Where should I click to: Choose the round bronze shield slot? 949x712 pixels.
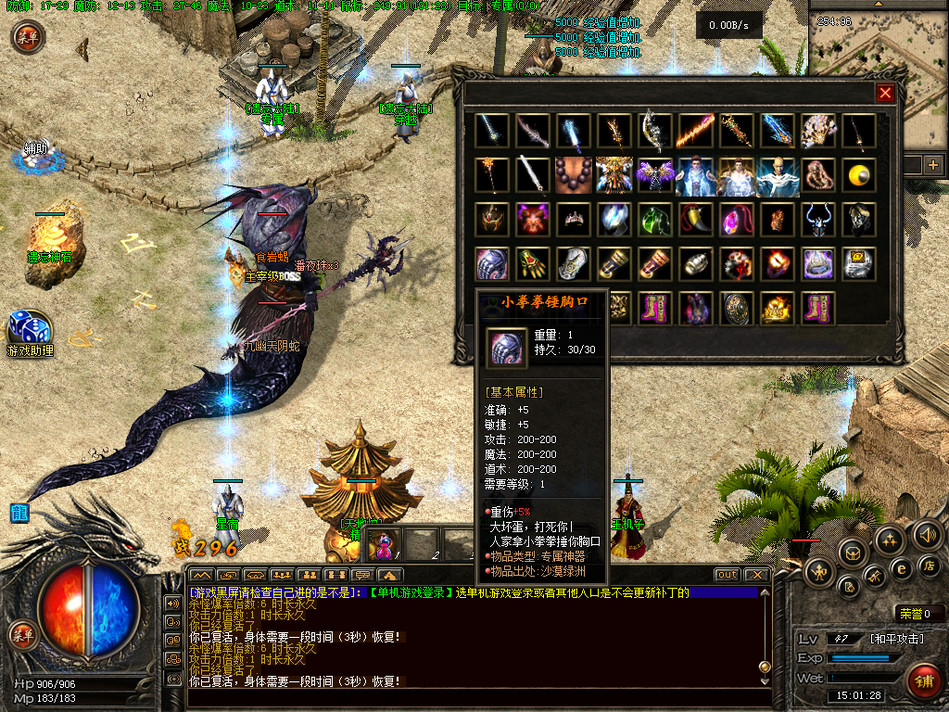click(x=736, y=309)
